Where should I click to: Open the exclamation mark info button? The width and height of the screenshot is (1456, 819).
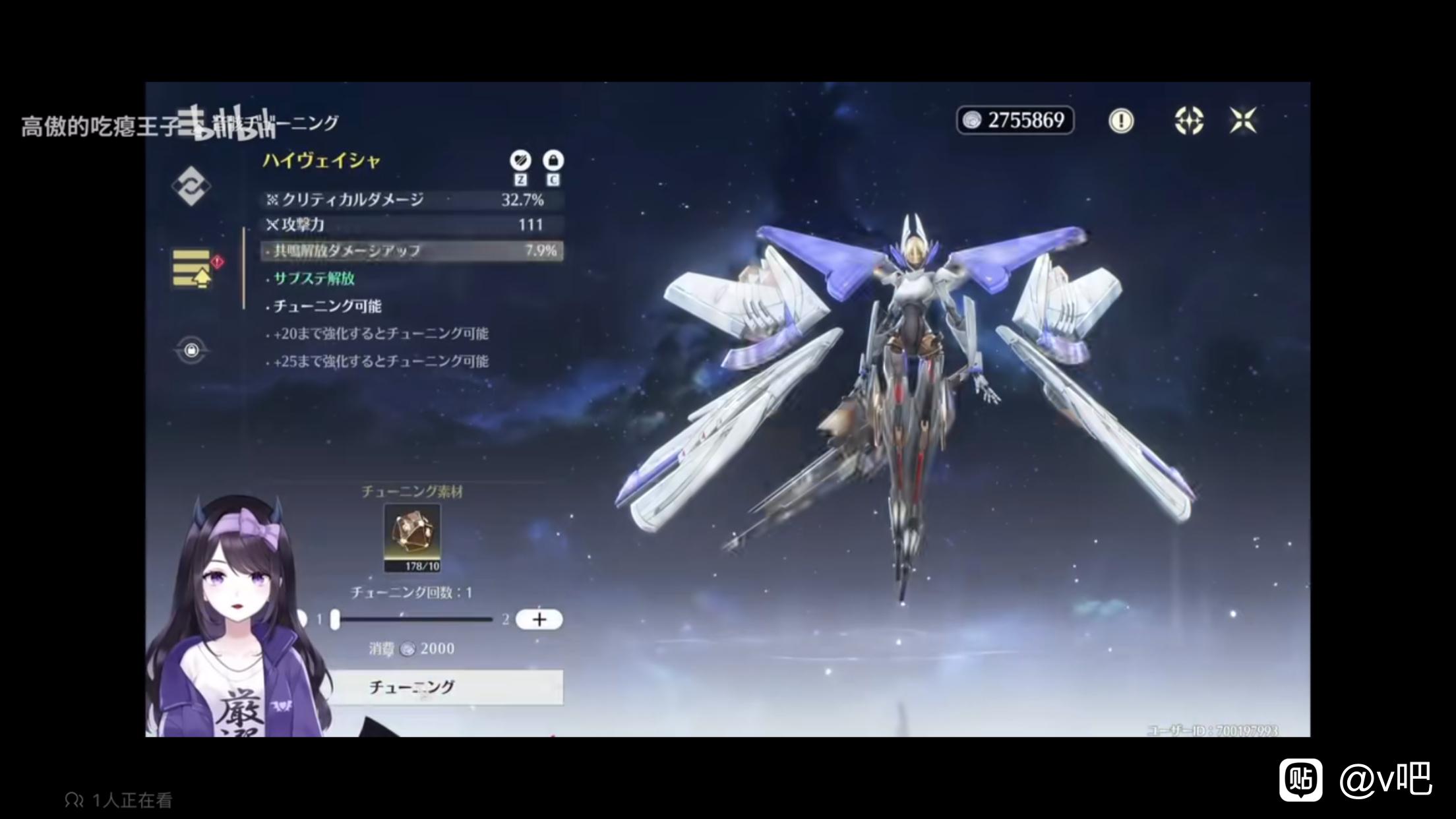click(1121, 121)
